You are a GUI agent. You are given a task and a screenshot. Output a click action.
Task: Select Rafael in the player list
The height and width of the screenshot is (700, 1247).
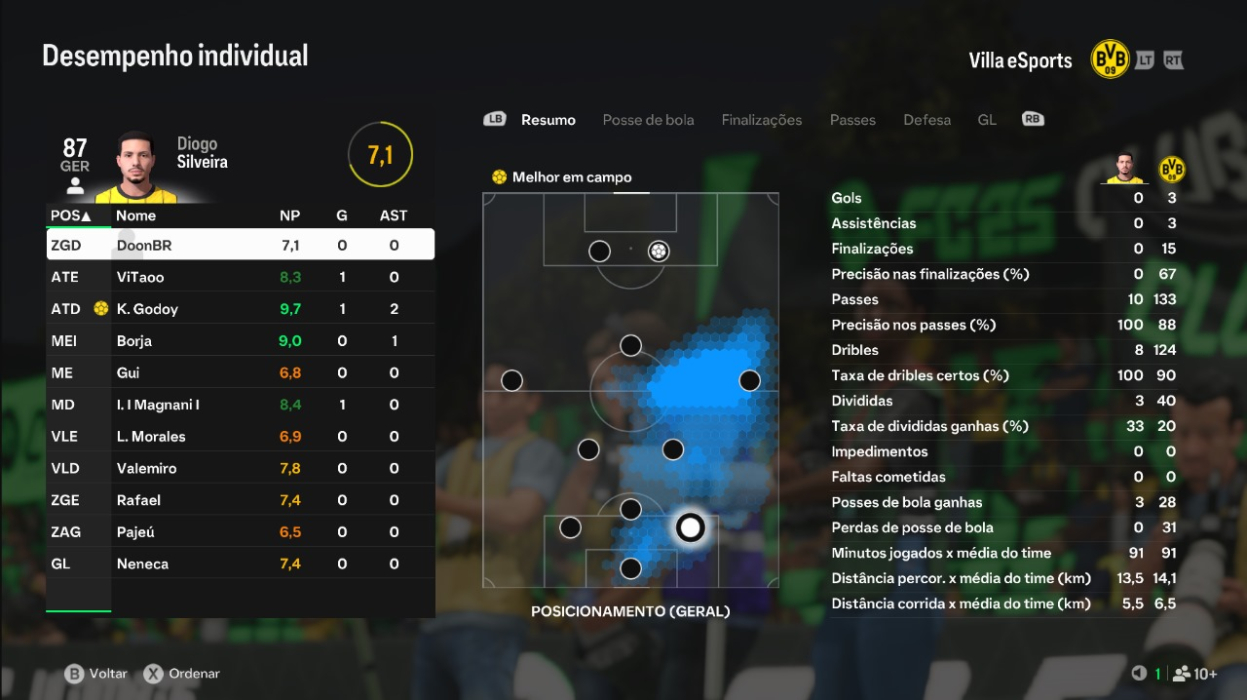tap(240, 500)
